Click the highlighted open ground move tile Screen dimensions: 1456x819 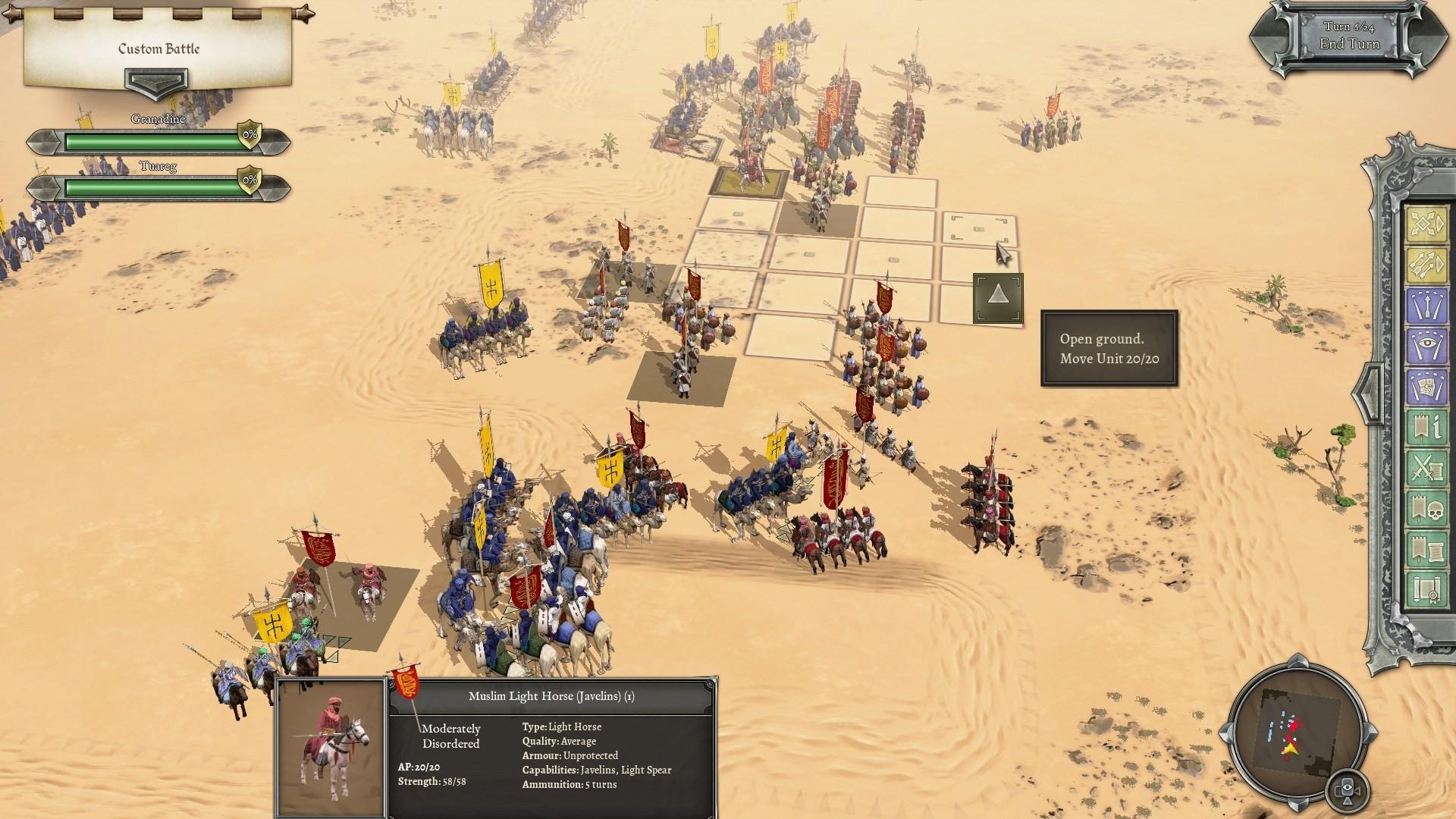(998, 298)
